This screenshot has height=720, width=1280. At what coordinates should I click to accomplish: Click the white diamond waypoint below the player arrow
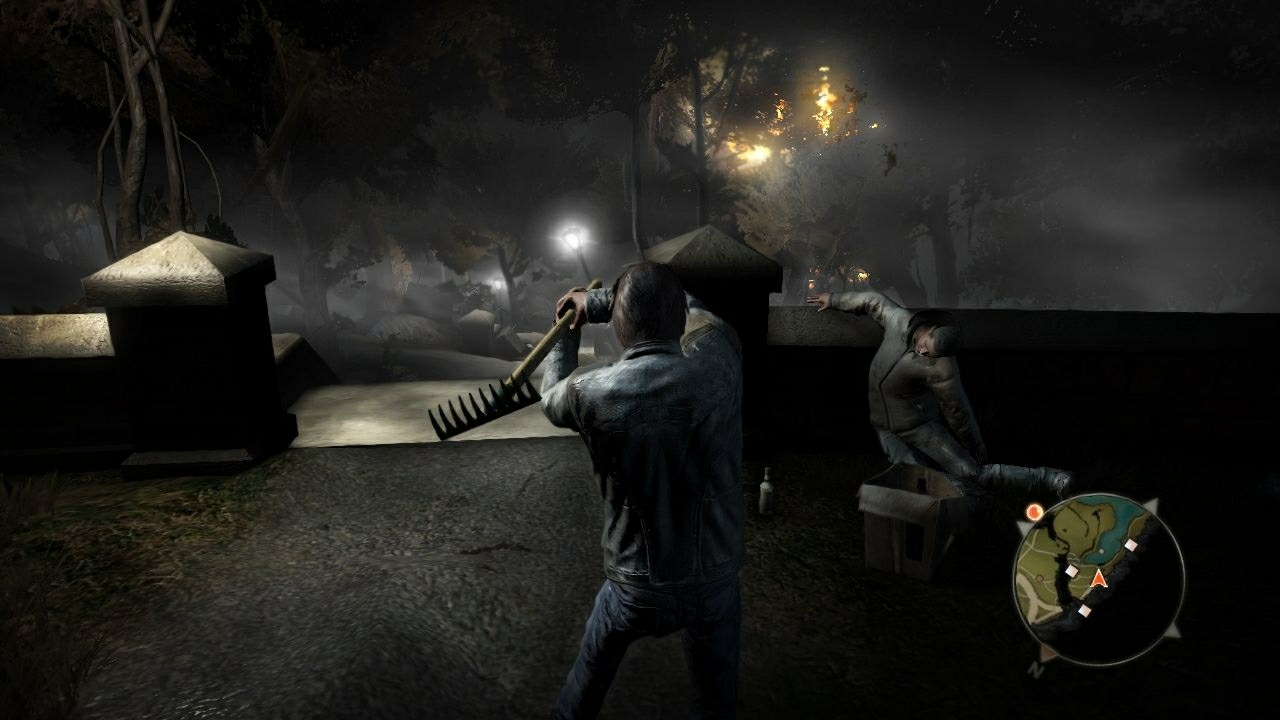point(1085,611)
